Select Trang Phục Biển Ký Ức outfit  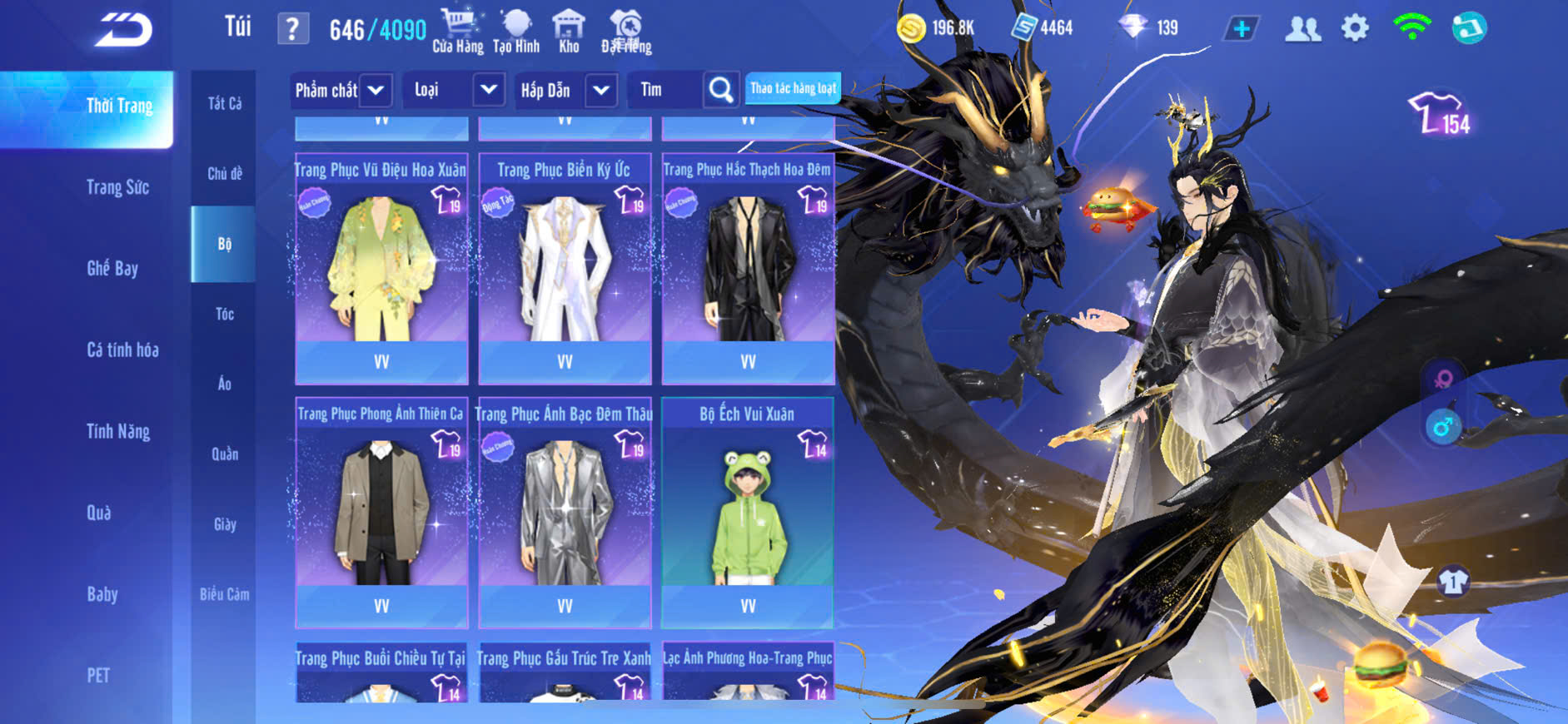[x=565, y=266]
